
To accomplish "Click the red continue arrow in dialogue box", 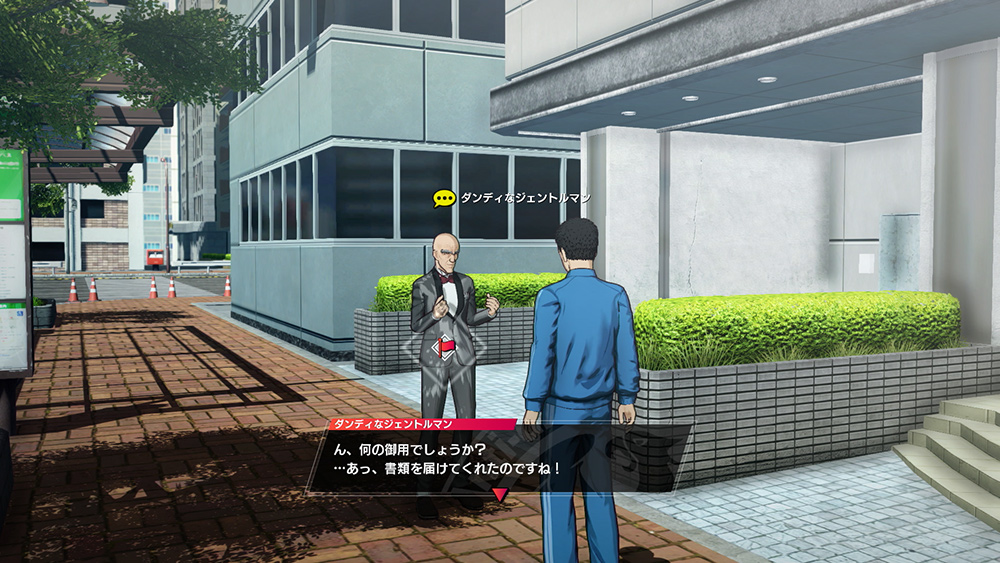I will pos(501,494).
